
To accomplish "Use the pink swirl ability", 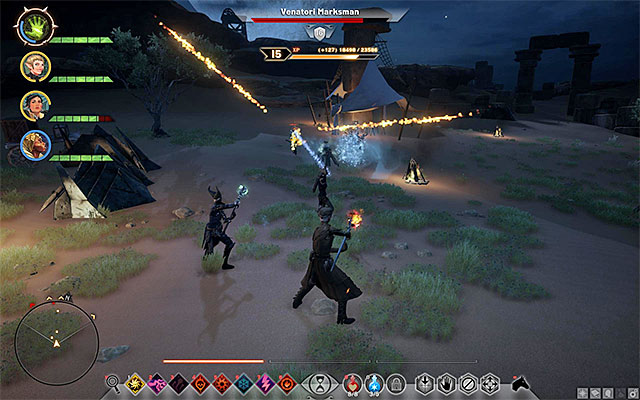I will coord(157,382).
